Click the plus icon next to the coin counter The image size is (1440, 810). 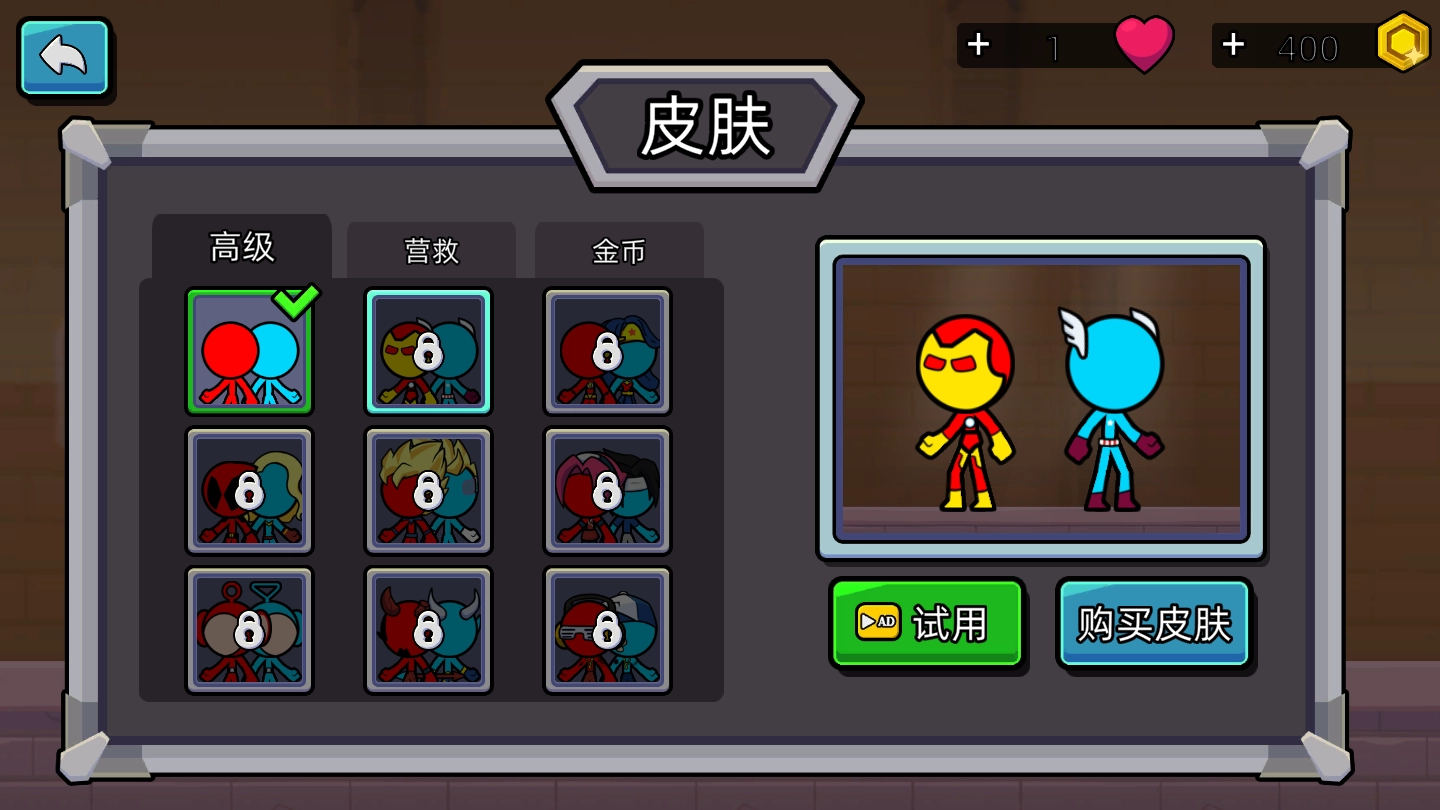click(x=1232, y=44)
